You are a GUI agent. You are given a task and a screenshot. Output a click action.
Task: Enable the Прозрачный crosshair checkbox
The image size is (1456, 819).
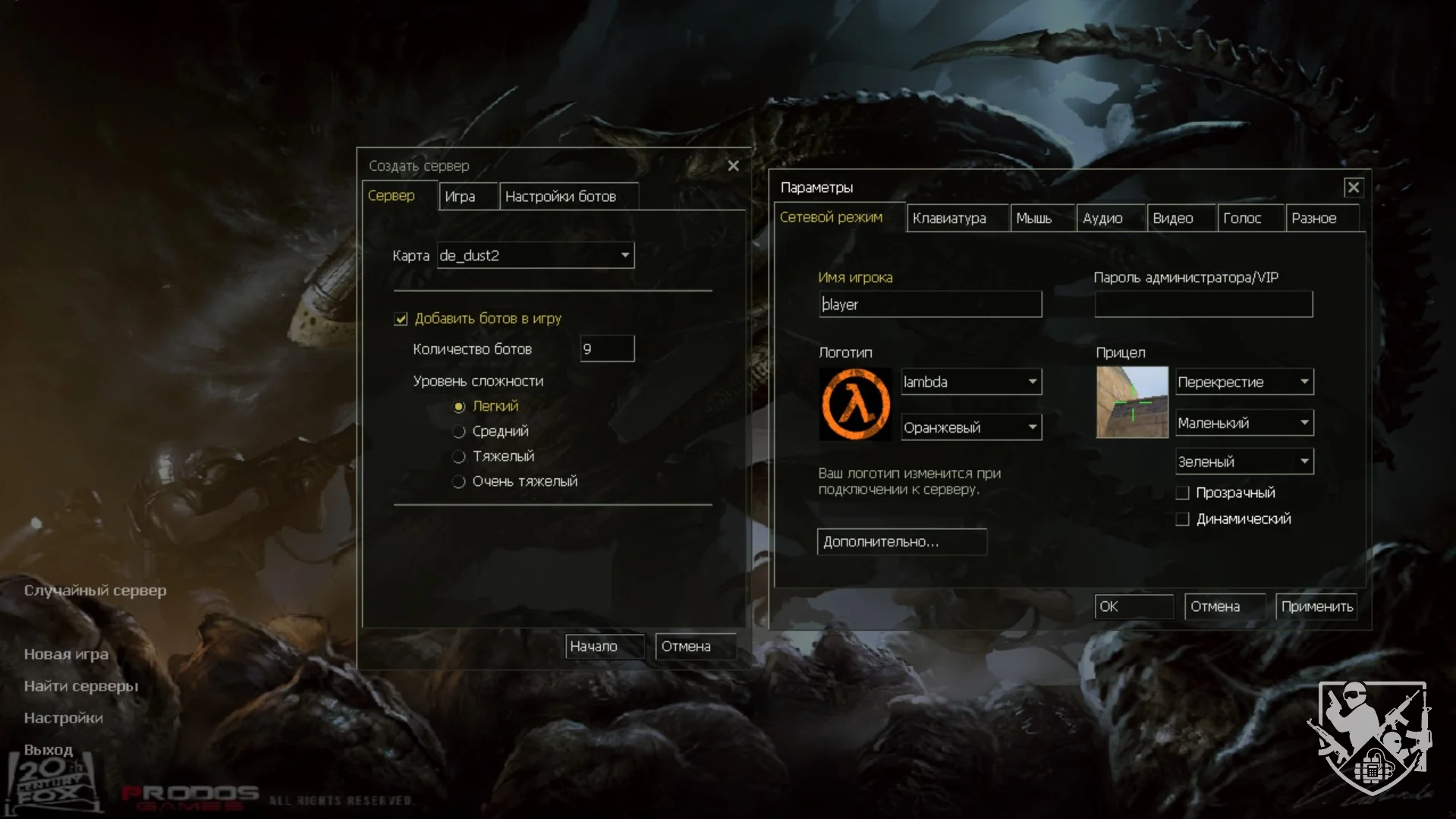[x=1182, y=493]
